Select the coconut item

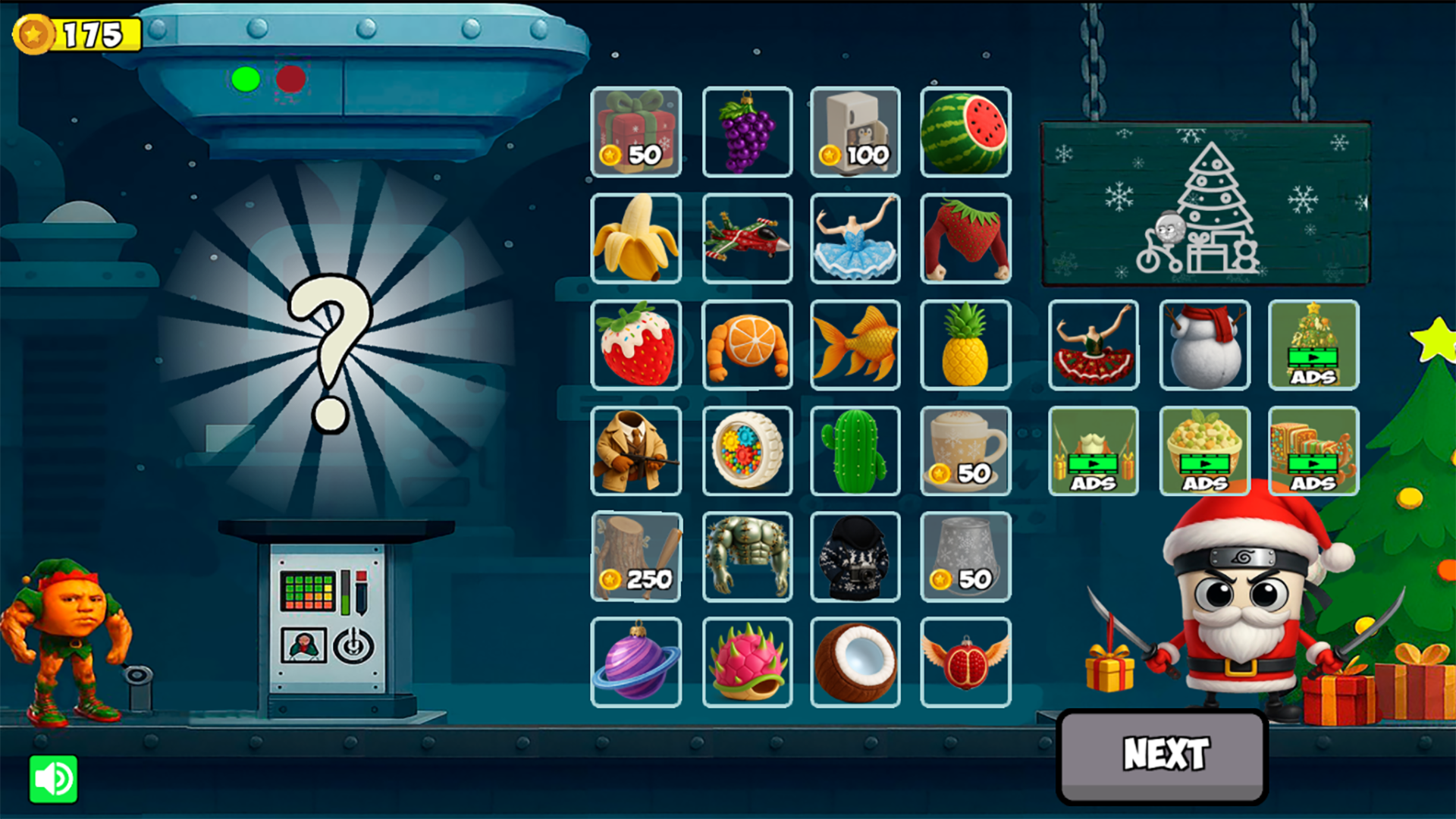[855, 661]
